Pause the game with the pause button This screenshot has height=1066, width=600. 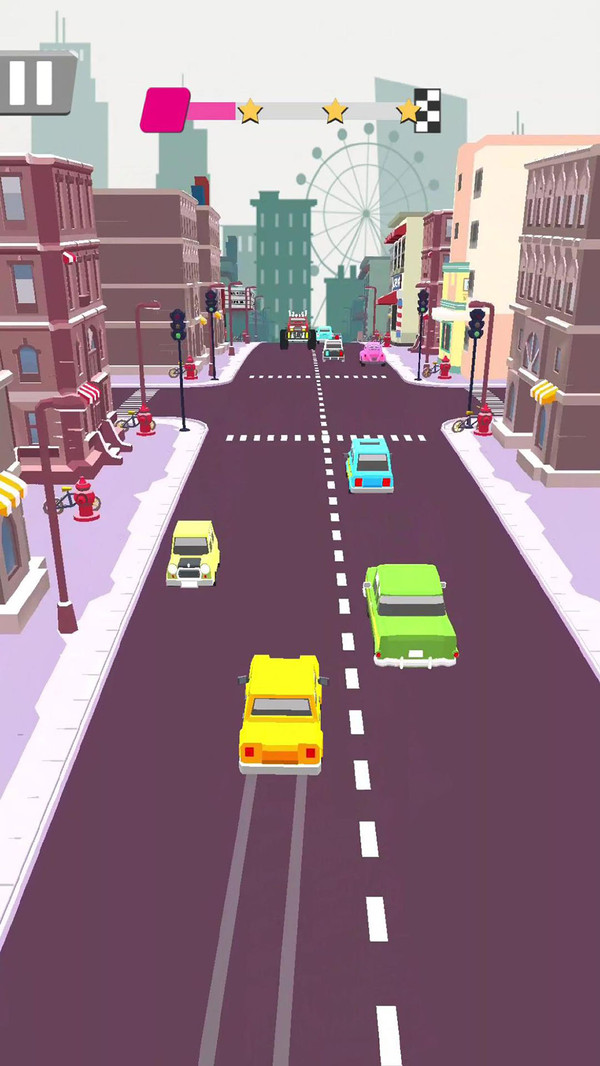(31, 82)
